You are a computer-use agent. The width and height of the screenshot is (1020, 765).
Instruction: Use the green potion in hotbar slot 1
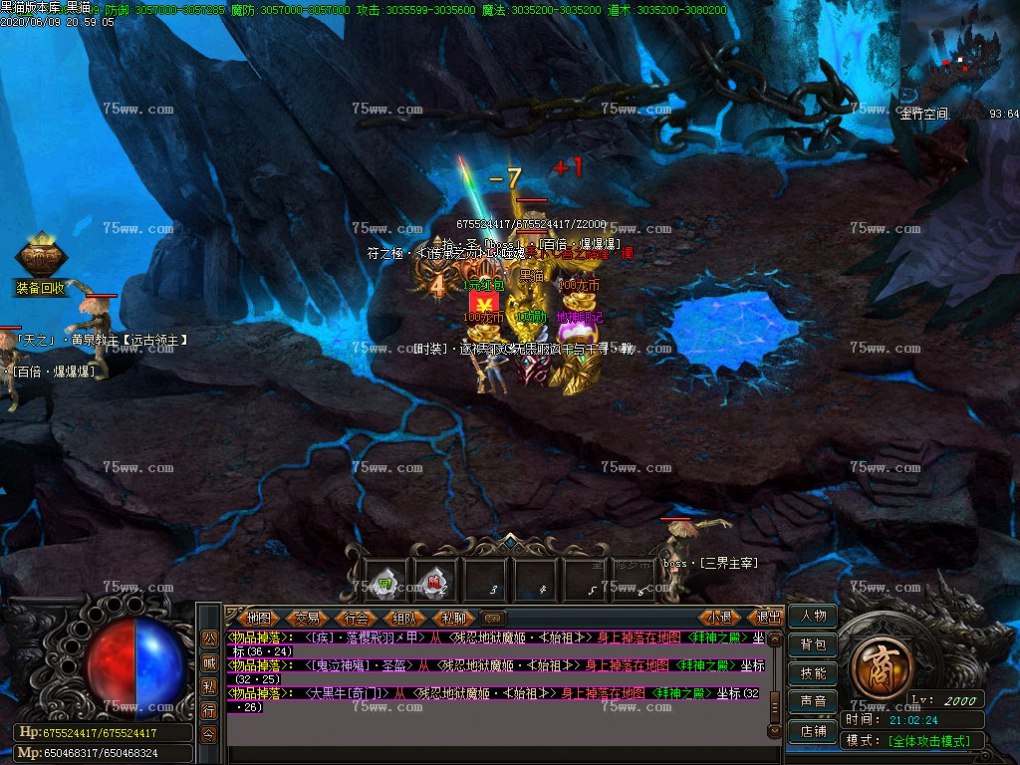(x=385, y=581)
